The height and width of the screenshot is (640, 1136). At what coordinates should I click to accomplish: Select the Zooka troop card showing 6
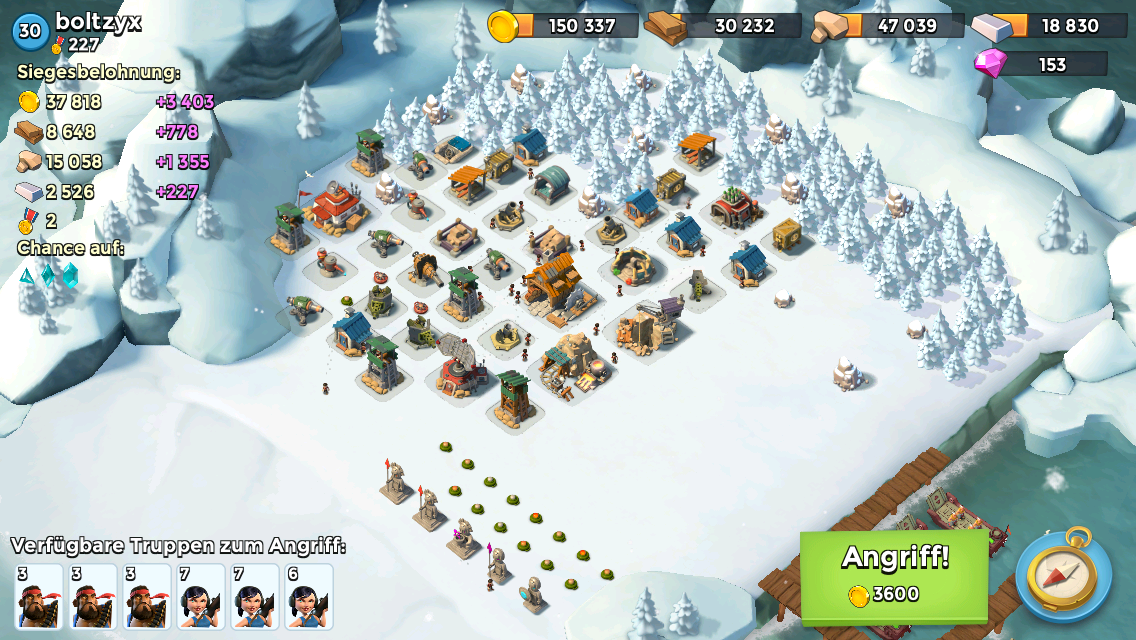(308, 597)
